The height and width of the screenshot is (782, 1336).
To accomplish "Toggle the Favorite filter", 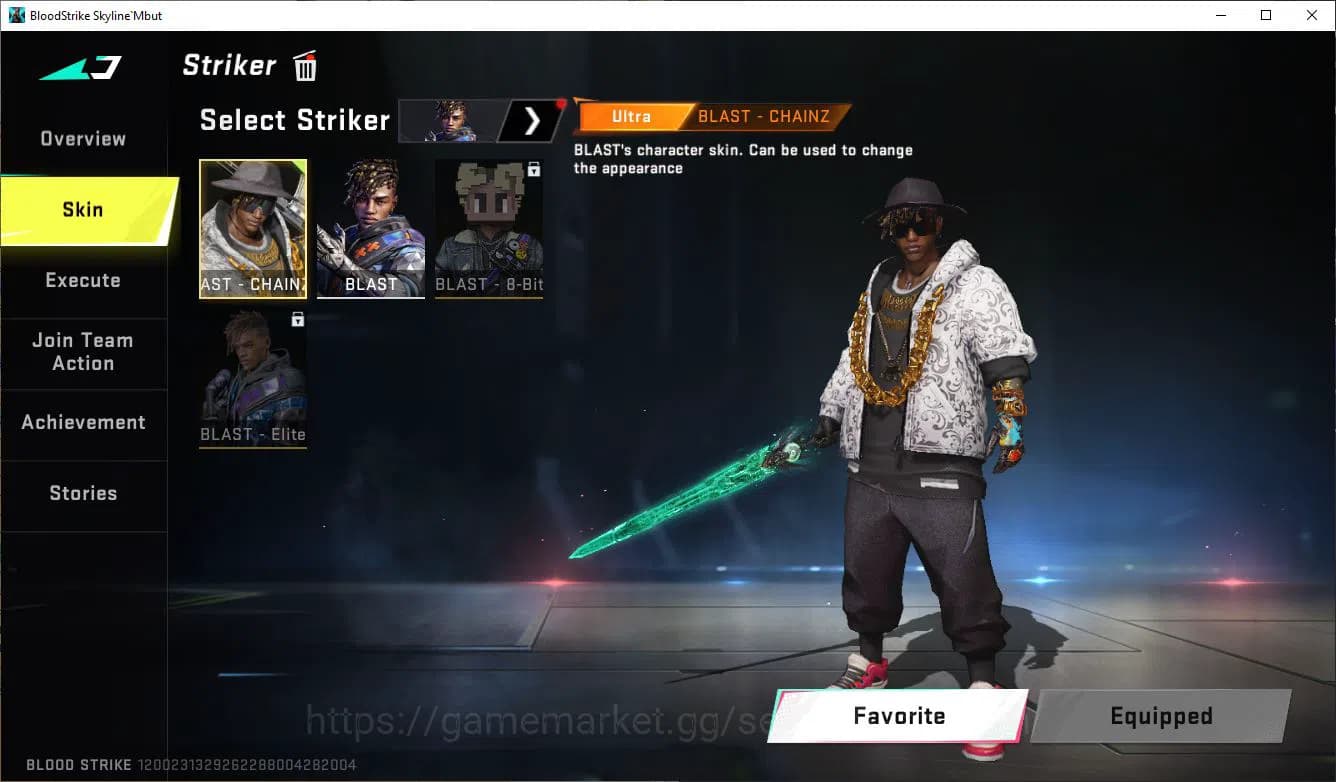I will click(898, 716).
